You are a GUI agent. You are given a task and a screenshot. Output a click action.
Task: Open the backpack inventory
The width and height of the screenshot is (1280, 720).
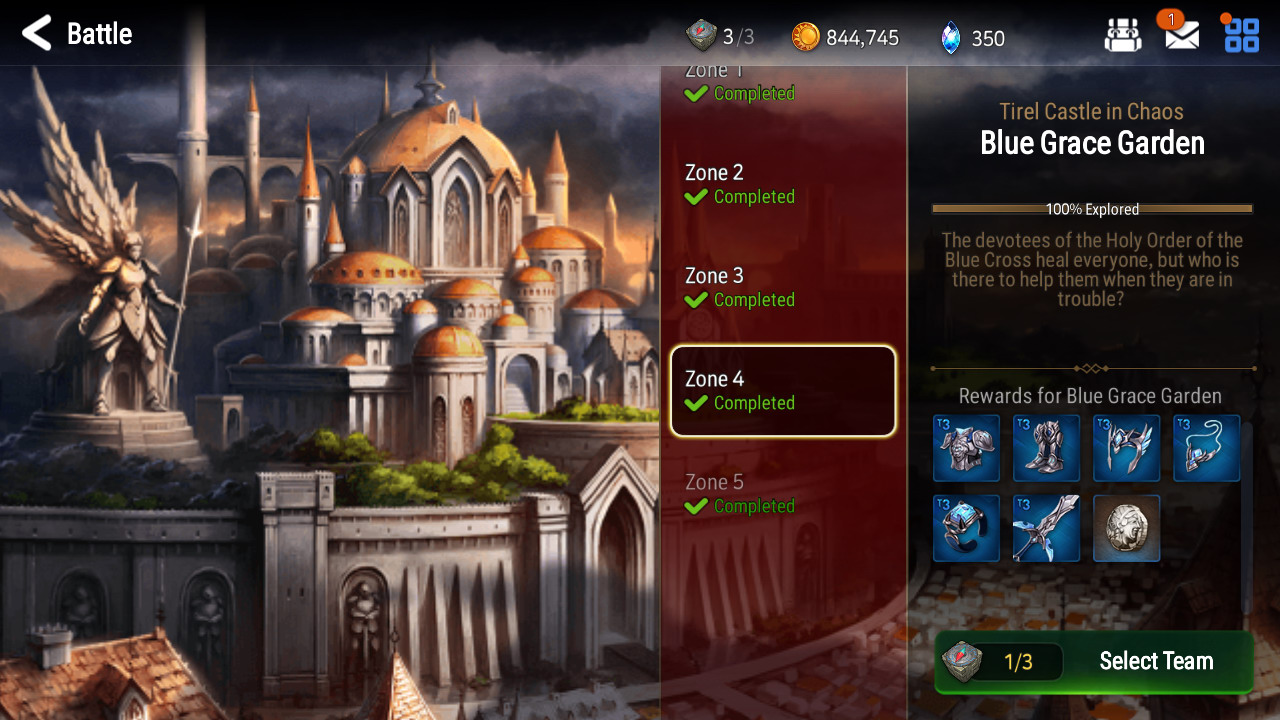click(1122, 35)
